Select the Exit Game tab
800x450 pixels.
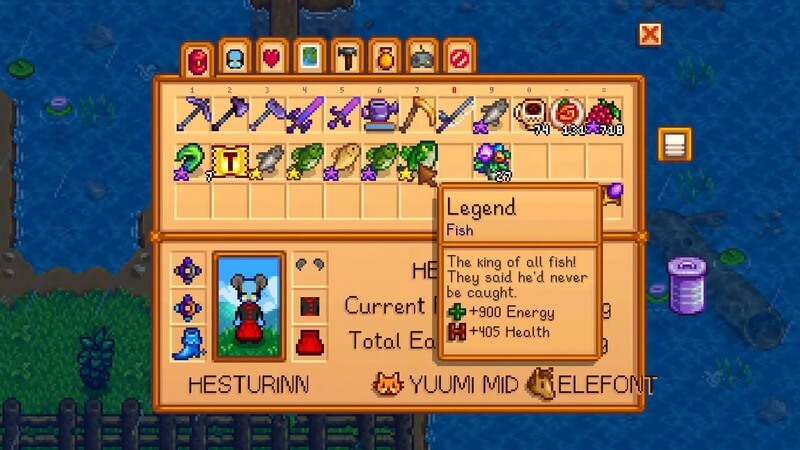point(459,59)
